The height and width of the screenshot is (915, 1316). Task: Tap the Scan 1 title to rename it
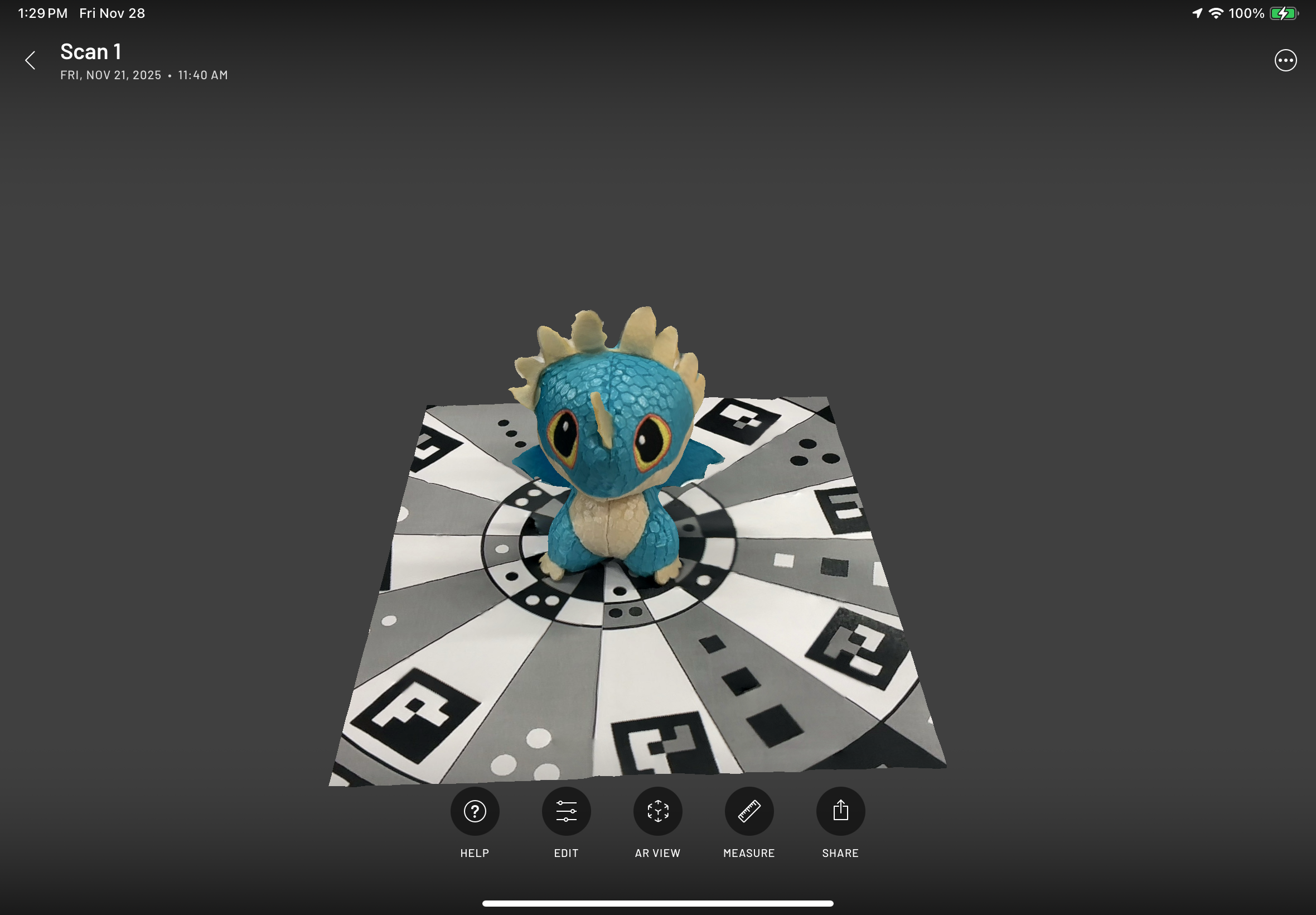(90, 51)
